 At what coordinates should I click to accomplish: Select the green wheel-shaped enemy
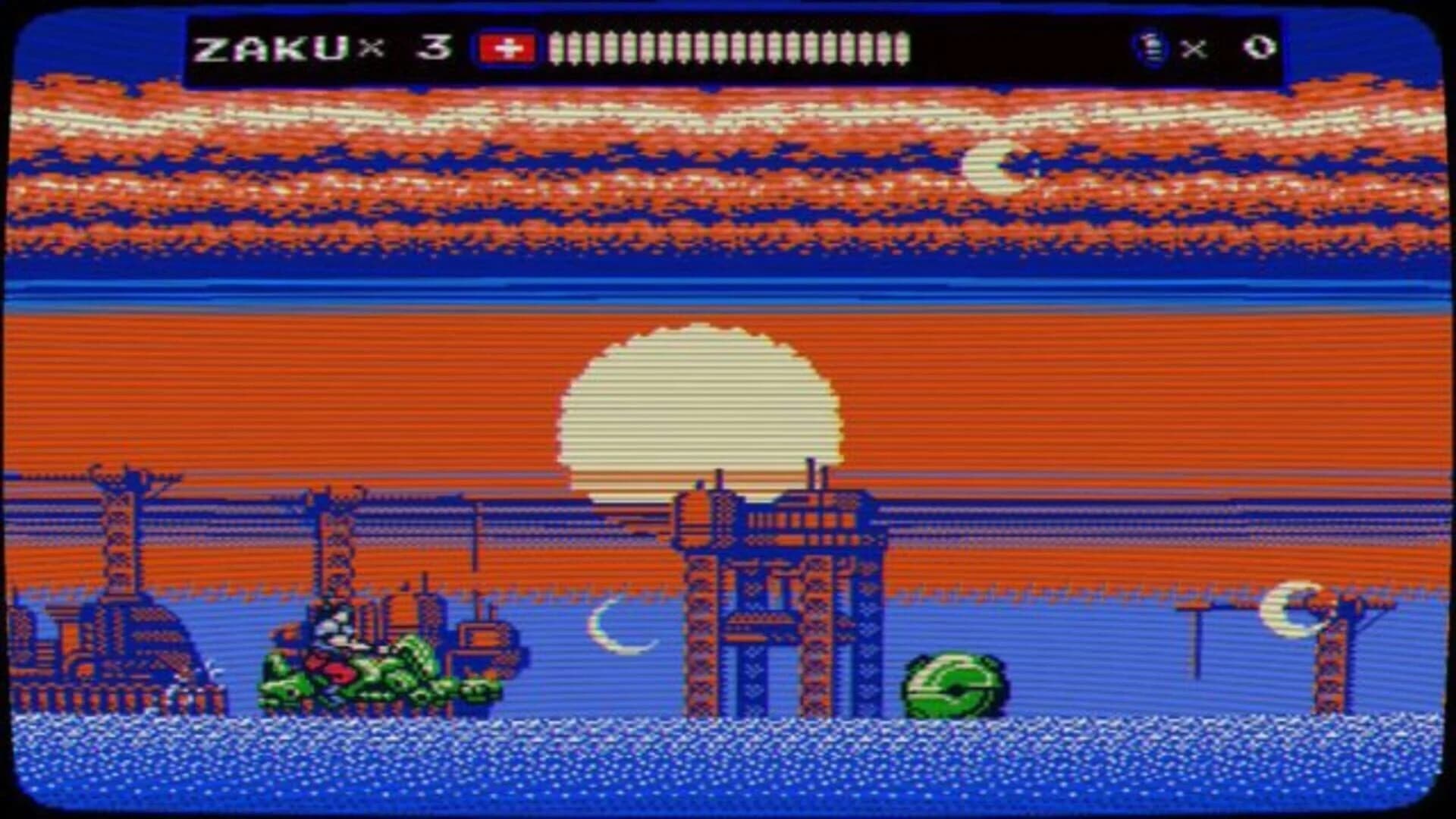tap(954, 685)
